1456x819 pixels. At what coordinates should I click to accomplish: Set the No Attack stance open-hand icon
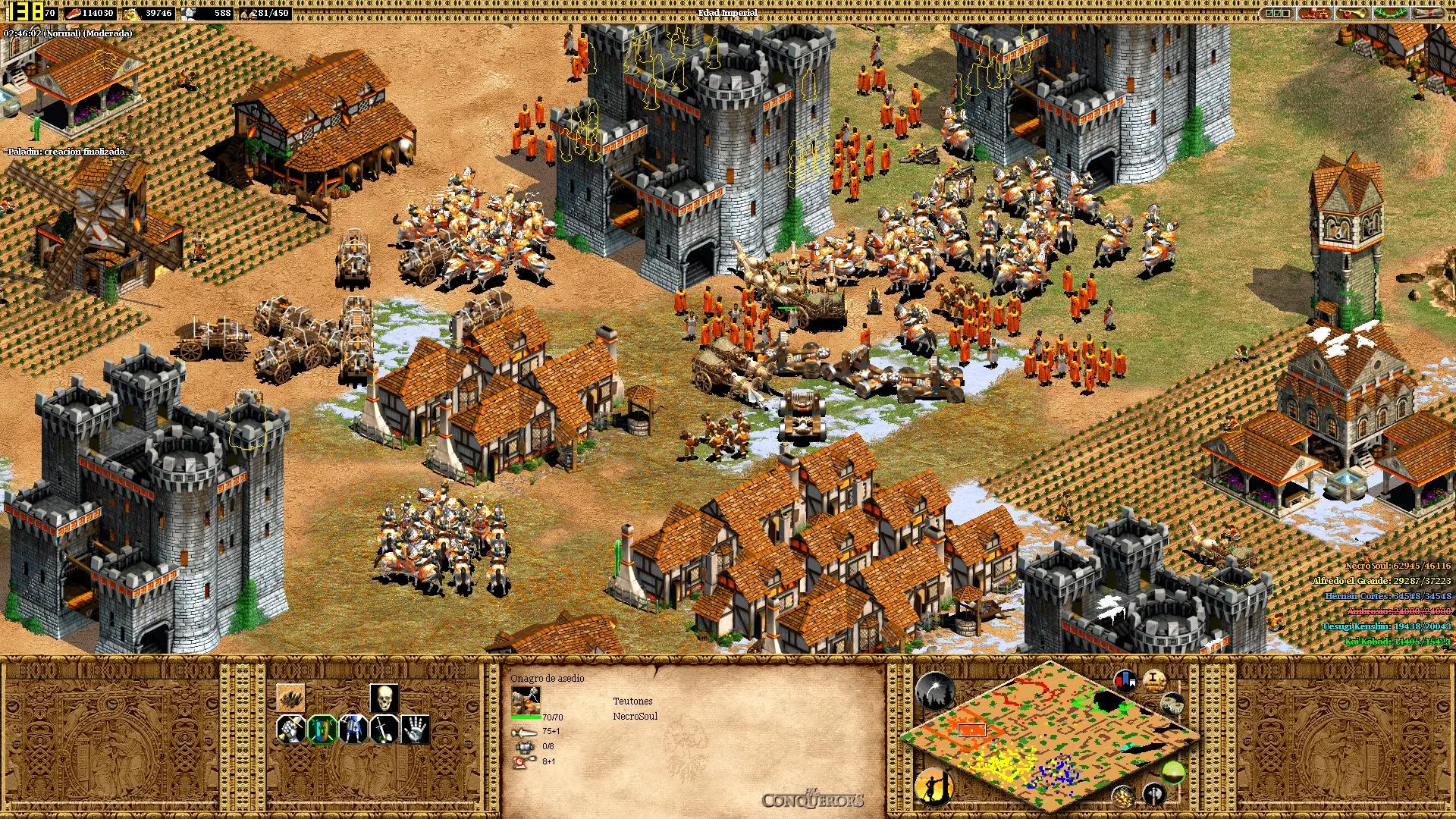coord(415,730)
